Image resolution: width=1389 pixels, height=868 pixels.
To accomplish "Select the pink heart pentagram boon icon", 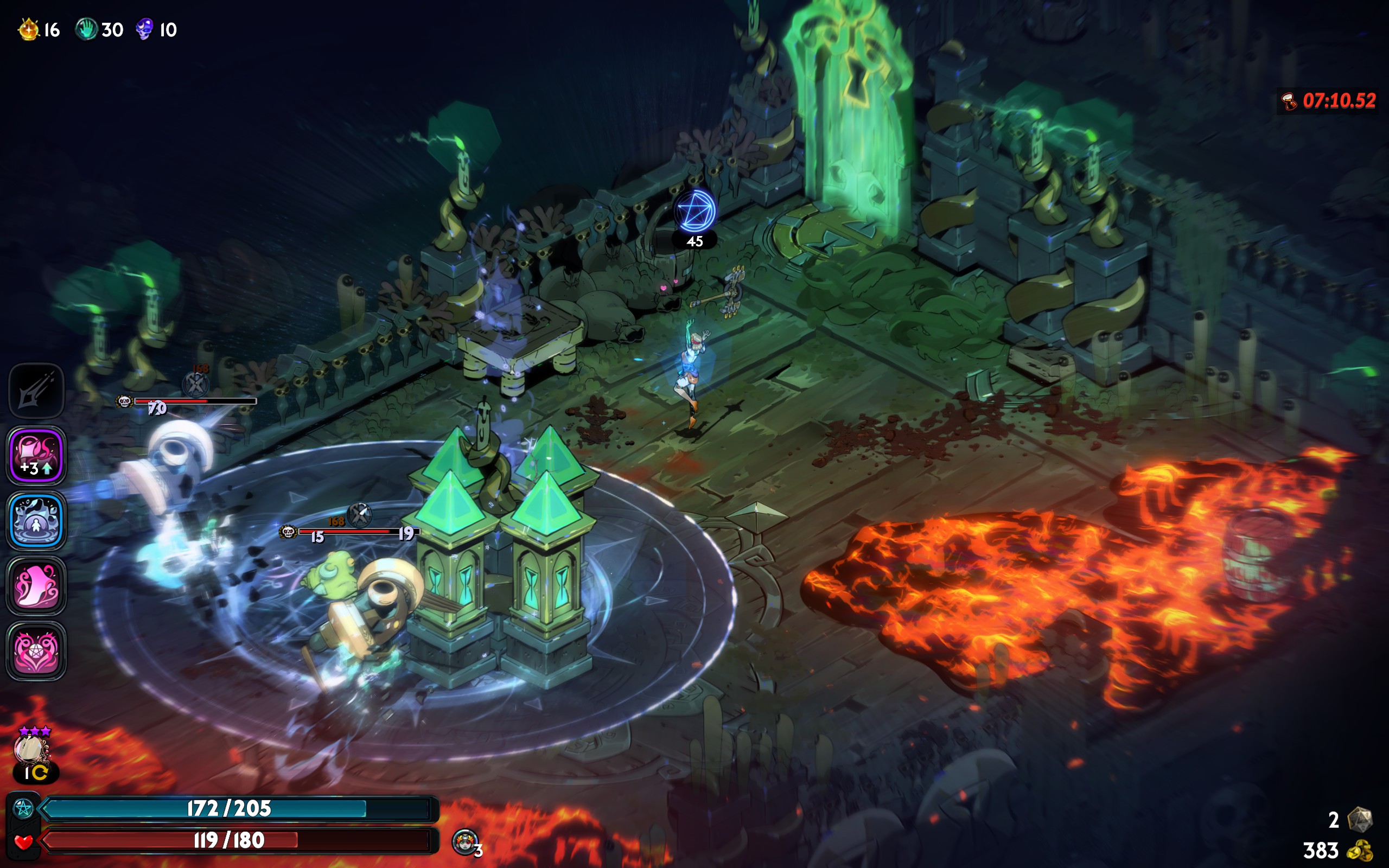I will tap(36, 652).
